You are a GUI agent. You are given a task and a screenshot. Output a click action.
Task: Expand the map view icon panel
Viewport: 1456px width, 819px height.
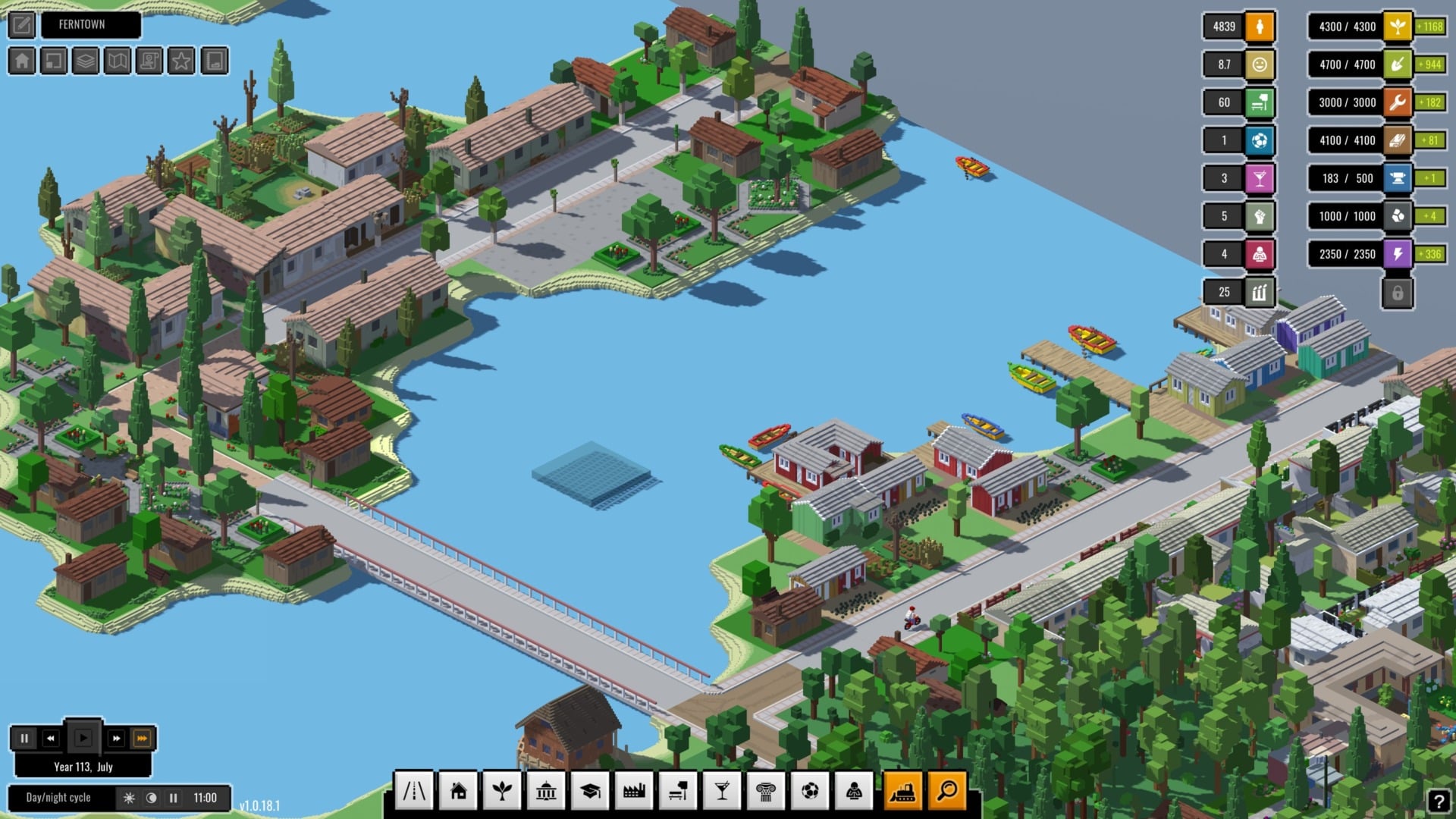click(x=115, y=61)
